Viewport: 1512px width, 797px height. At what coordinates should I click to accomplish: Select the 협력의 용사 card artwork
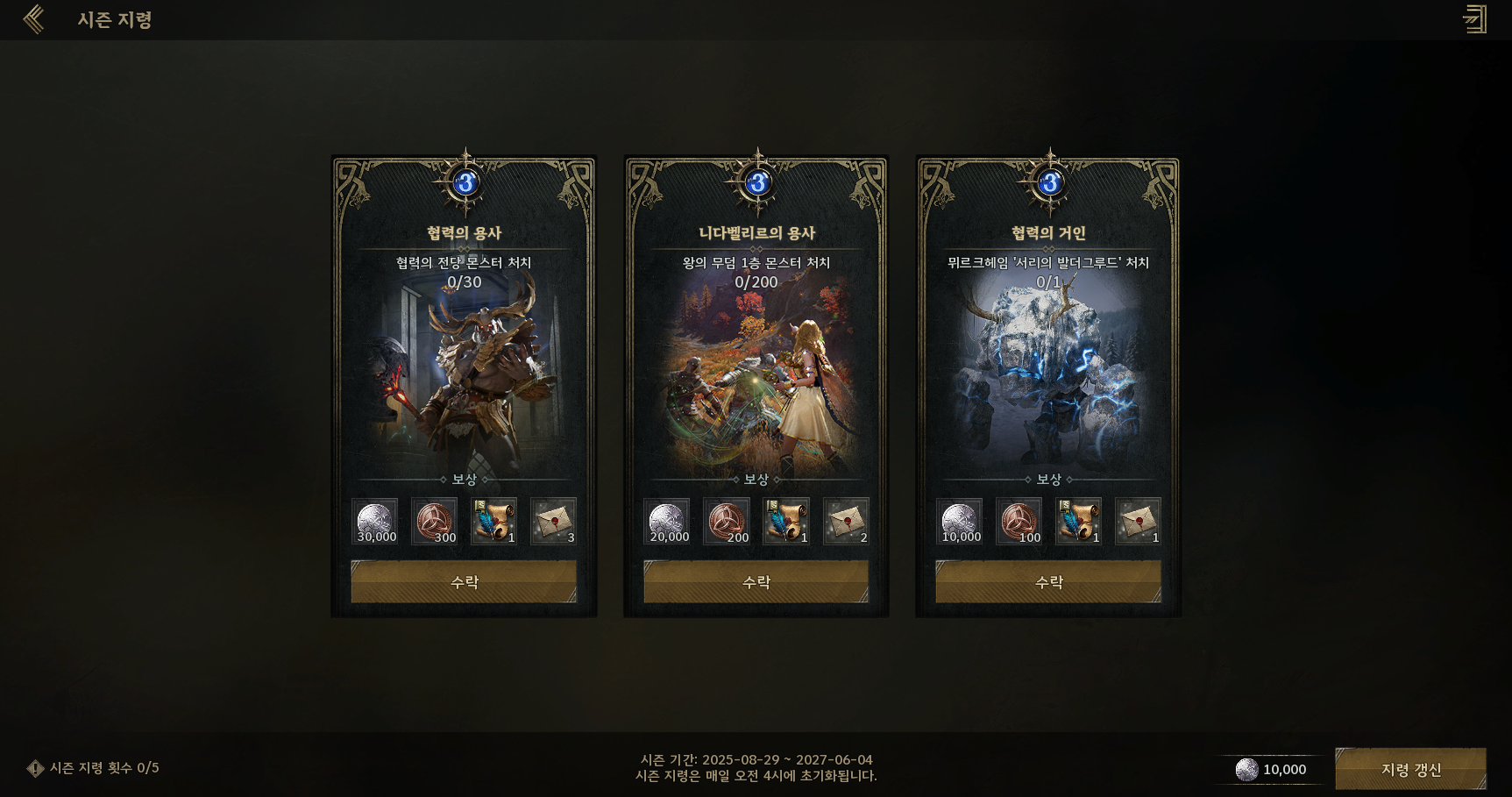[464, 377]
